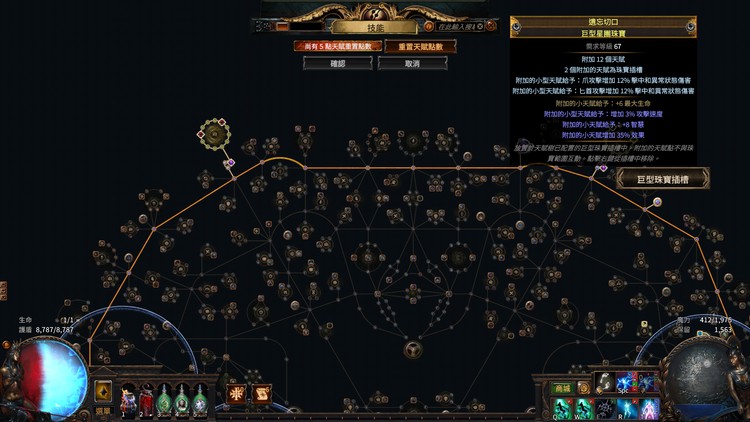Image resolution: width=750 pixels, height=422 pixels.
Task: Click the cross emblem icon right of the flasks
Action: [237, 395]
